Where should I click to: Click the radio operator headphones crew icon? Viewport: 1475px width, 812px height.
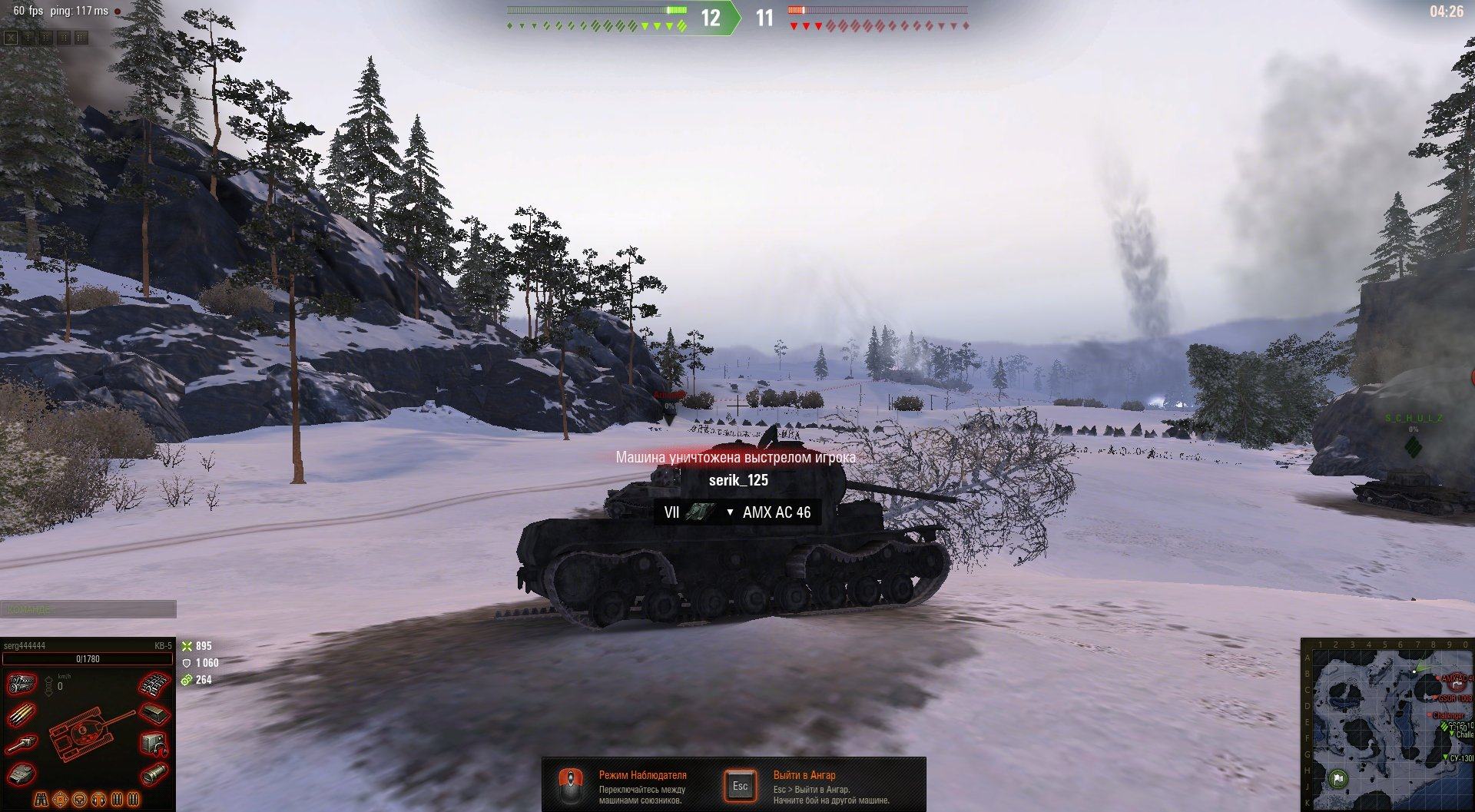(99, 800)
